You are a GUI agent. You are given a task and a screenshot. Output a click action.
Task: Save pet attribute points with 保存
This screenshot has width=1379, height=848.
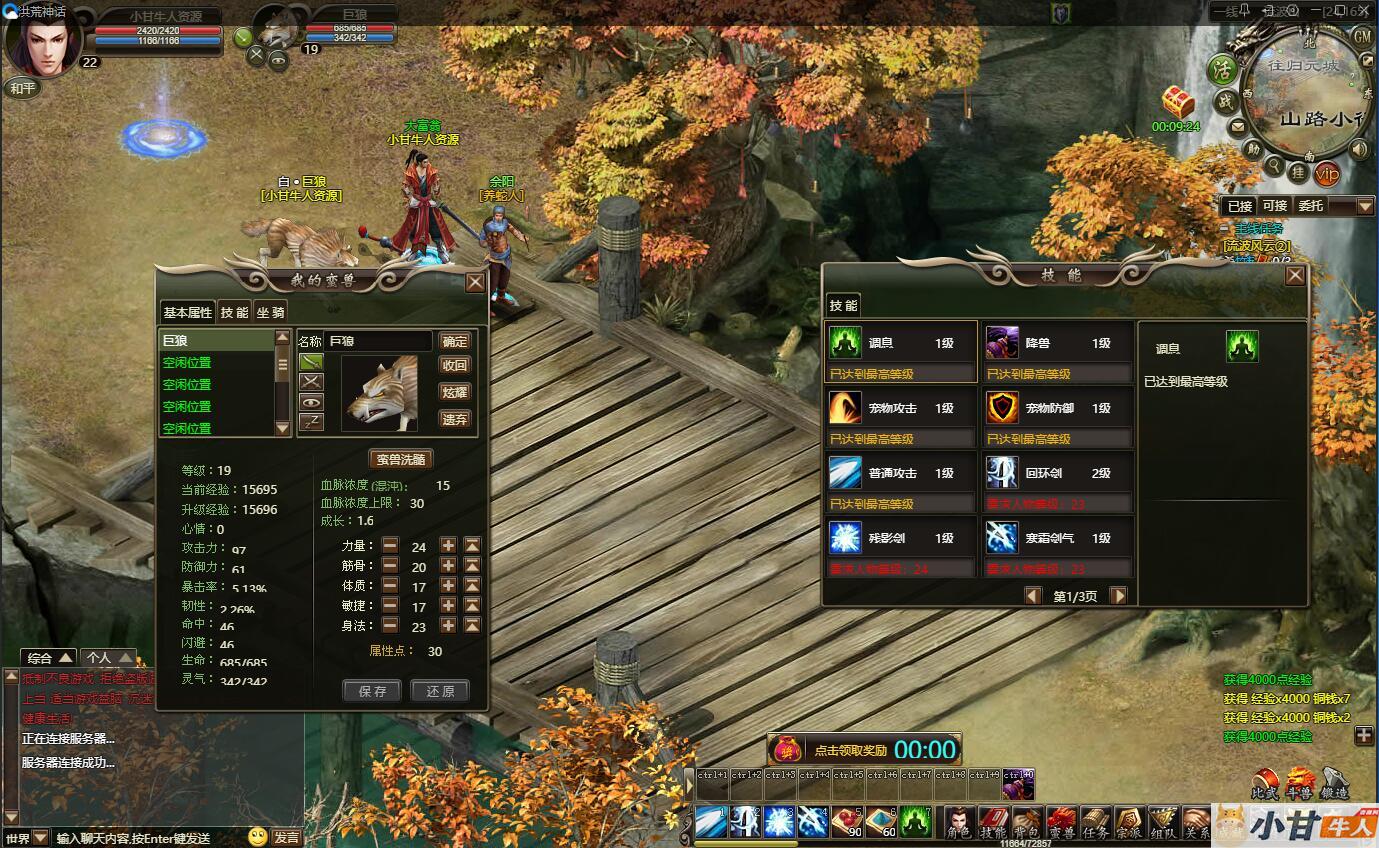coord(372,691)
